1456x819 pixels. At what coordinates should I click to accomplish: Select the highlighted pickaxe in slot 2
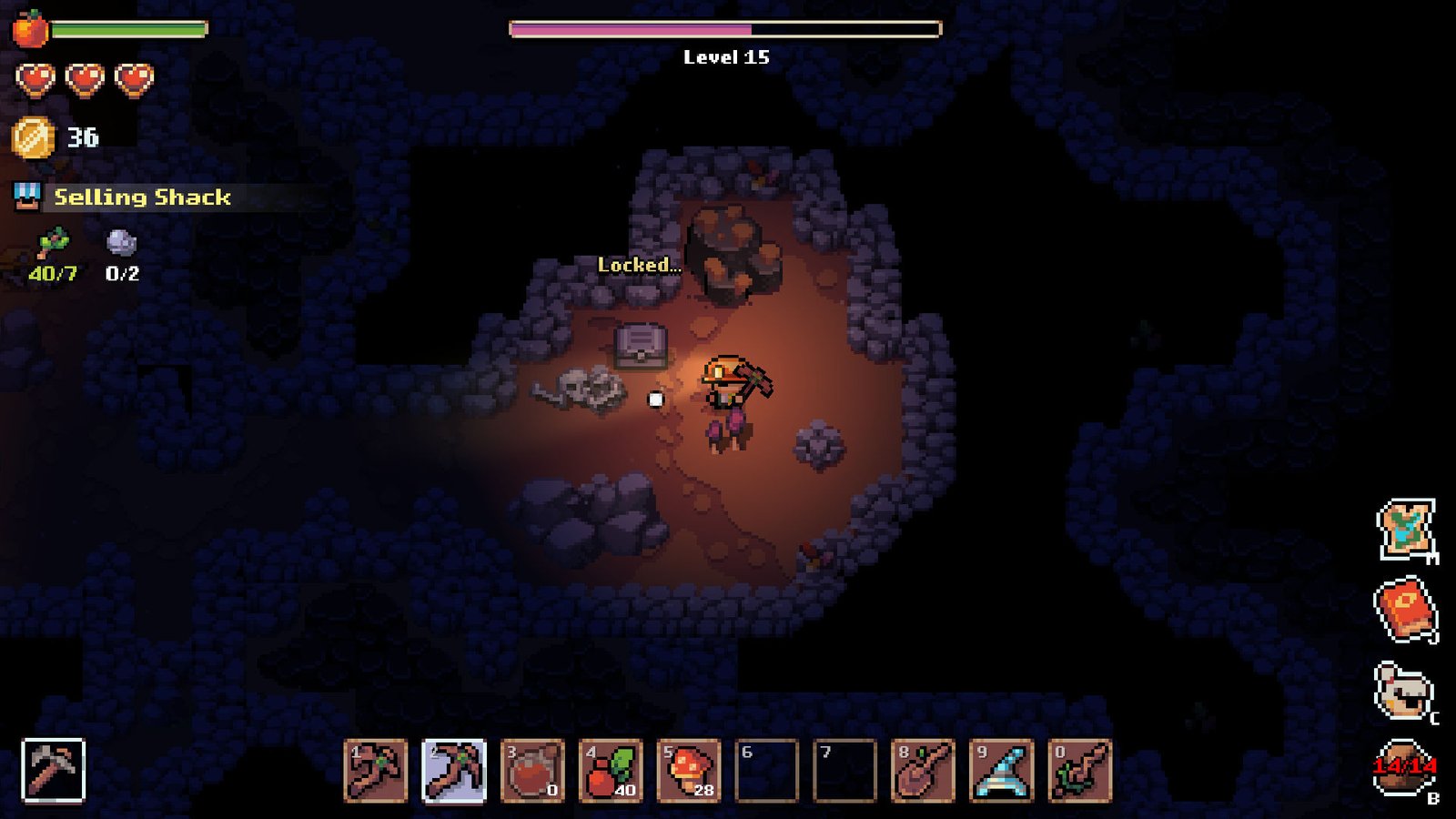(x=454, y=771)
